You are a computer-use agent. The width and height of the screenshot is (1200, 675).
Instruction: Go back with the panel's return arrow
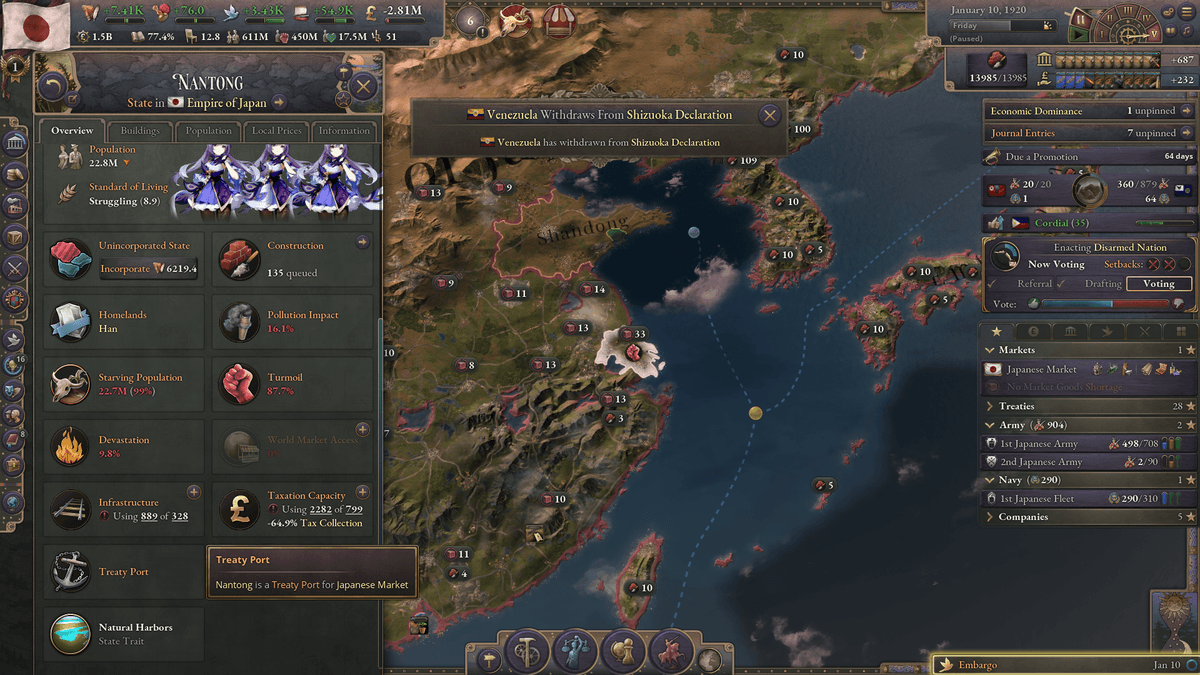[x=53, y=87]
